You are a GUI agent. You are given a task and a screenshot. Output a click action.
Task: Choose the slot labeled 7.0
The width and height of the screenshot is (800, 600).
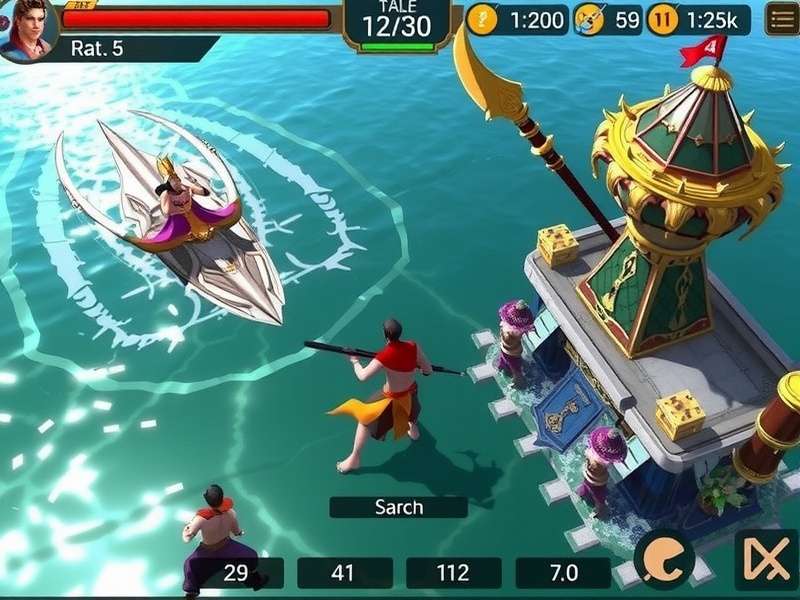(564, 573)
